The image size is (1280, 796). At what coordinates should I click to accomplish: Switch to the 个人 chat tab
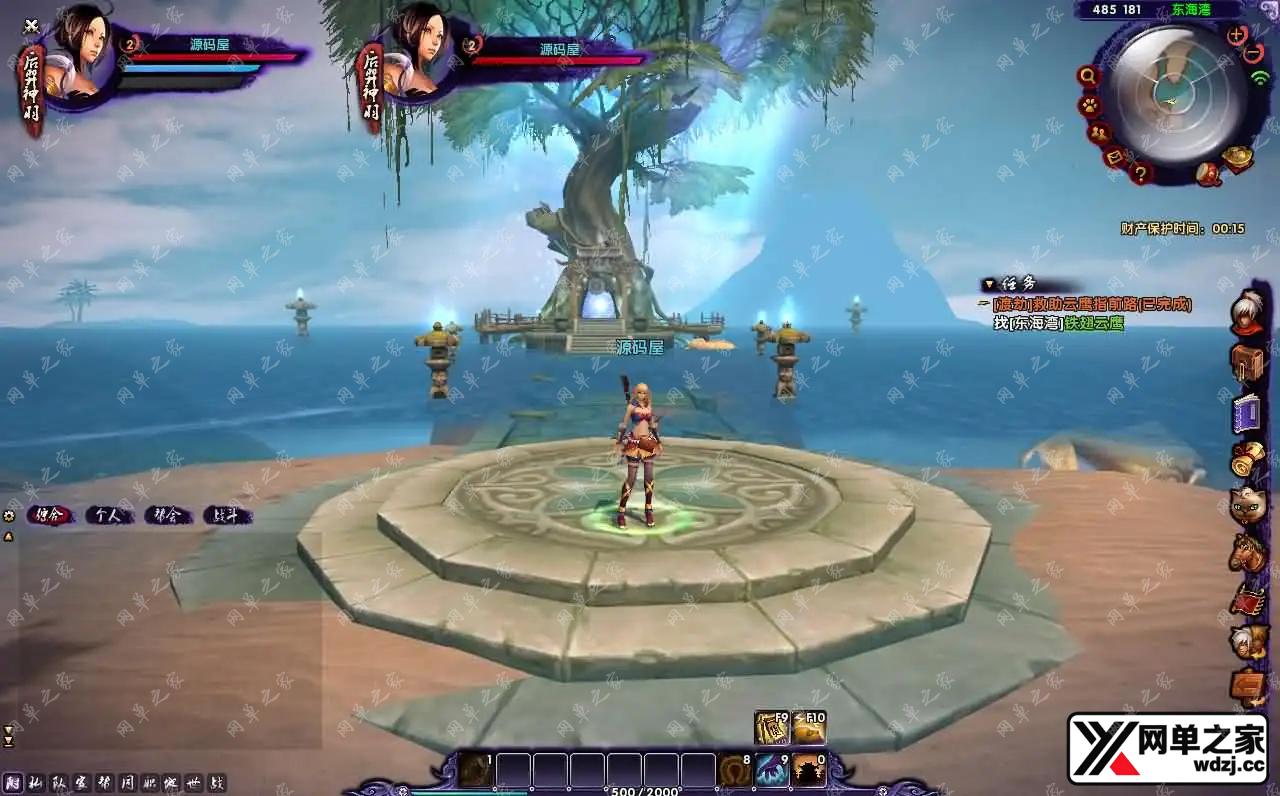(108, 516)
